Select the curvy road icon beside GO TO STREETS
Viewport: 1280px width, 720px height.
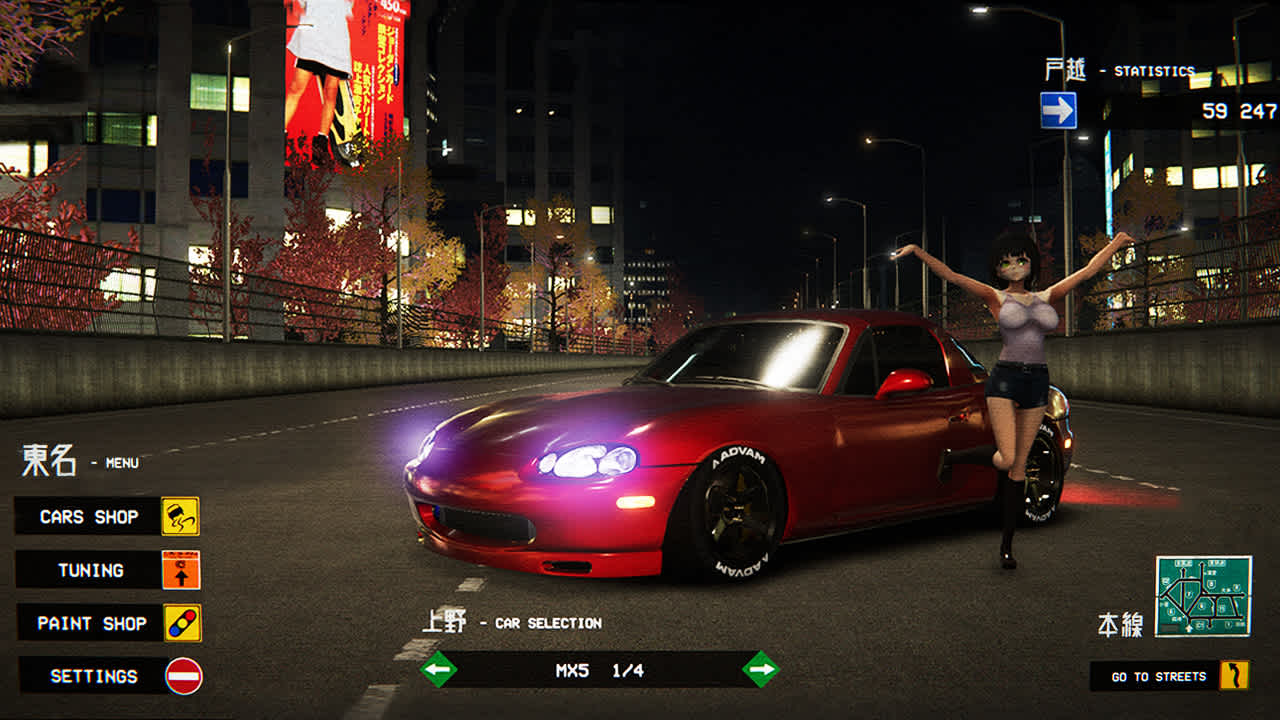click(x=1235, y=675)
